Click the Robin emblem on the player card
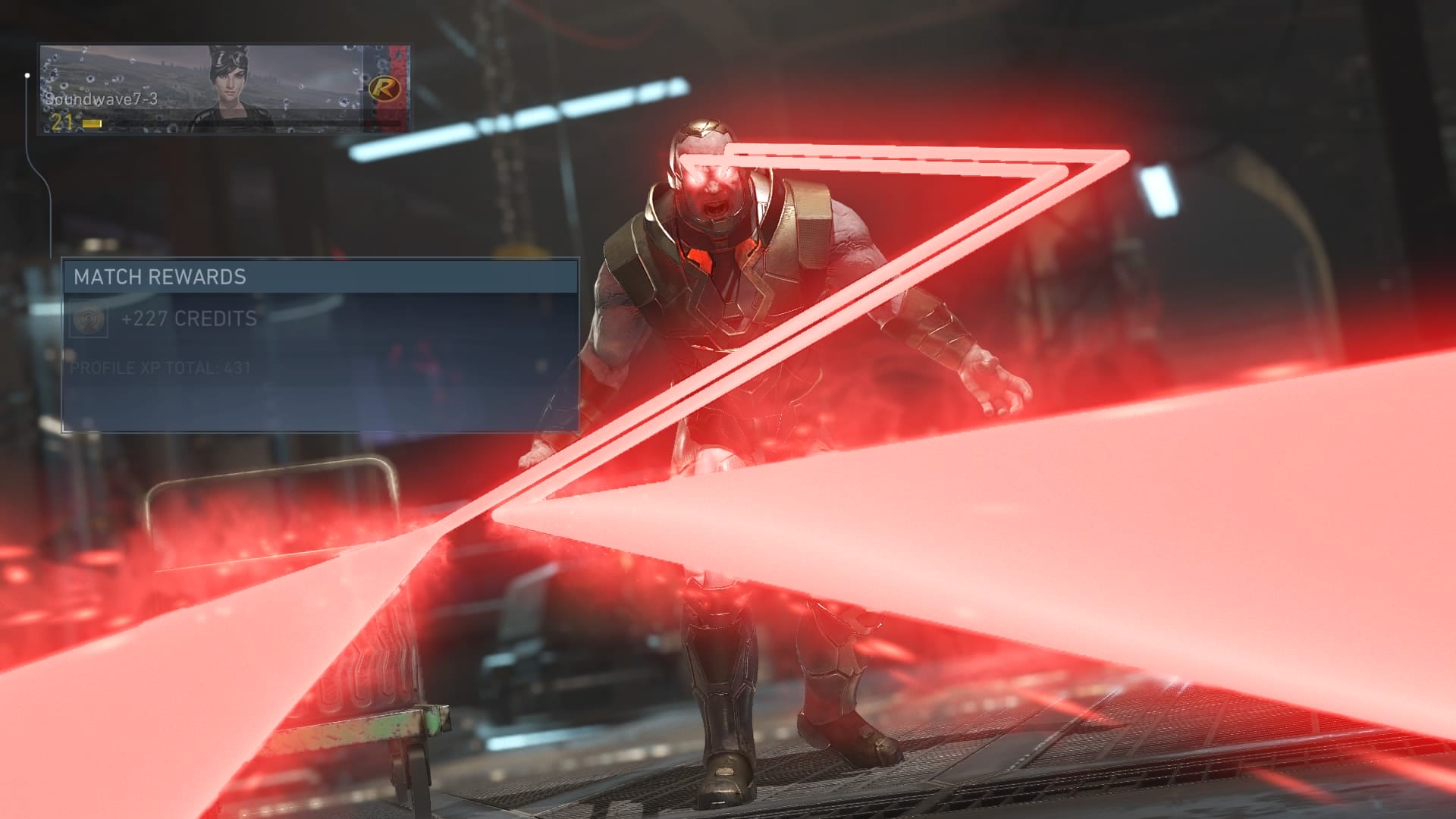 384,89
